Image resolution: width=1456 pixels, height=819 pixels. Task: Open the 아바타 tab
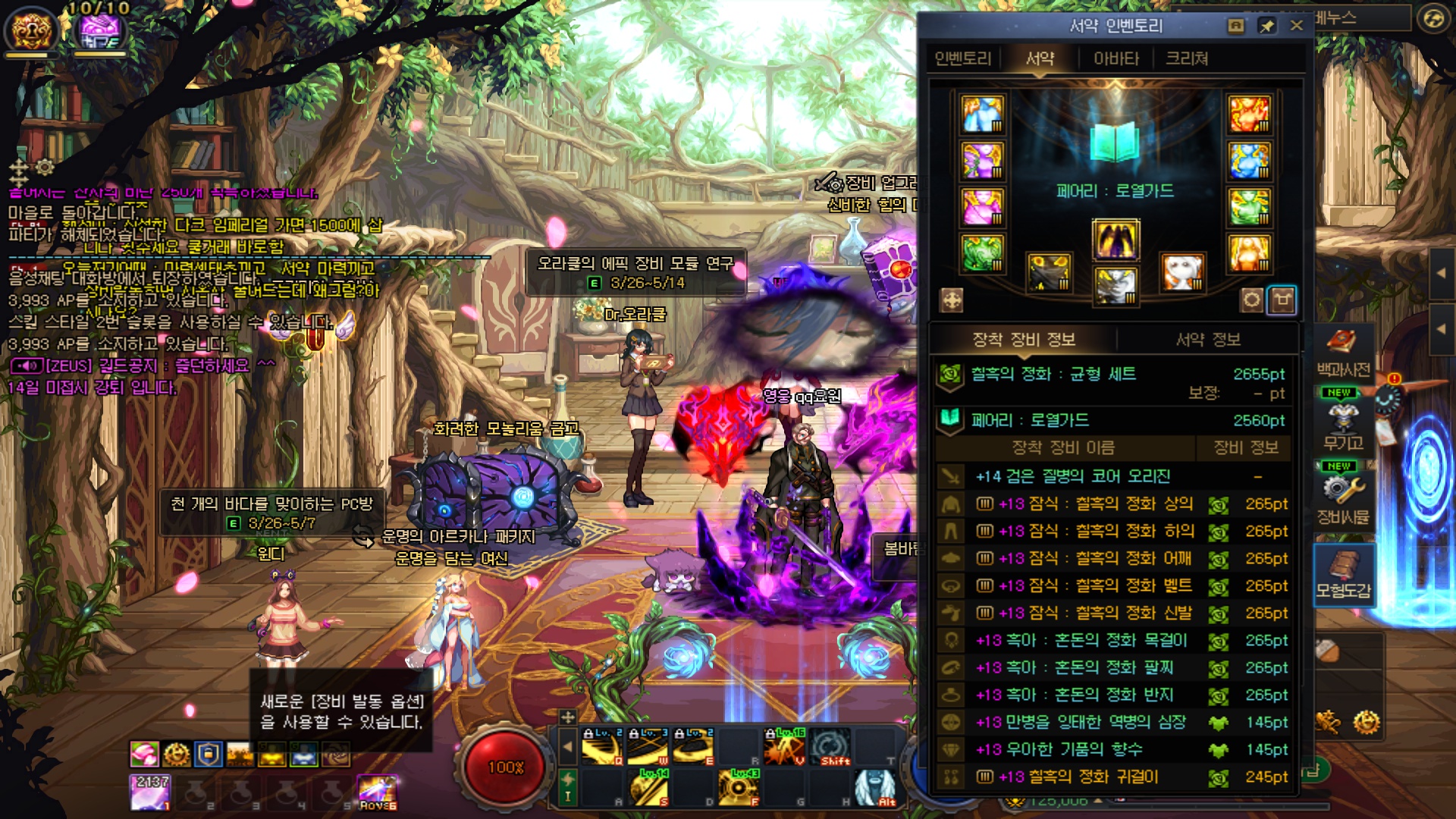(x=1116, y=58)
